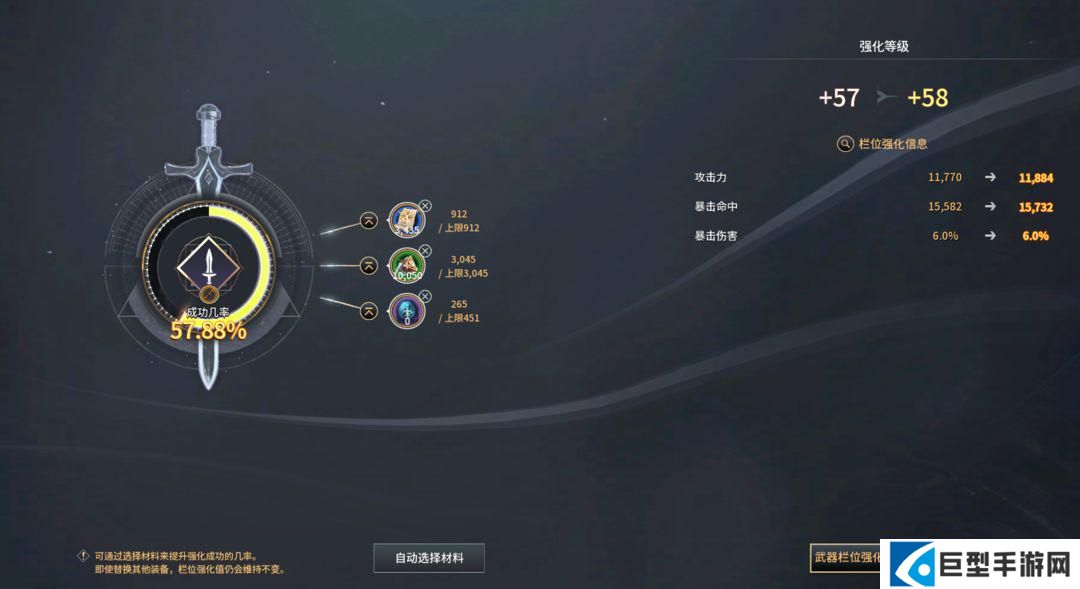Screen dimensions: 1080x589
Task: Remove the green ore material with its X
Action: click(x=425, y=251)
